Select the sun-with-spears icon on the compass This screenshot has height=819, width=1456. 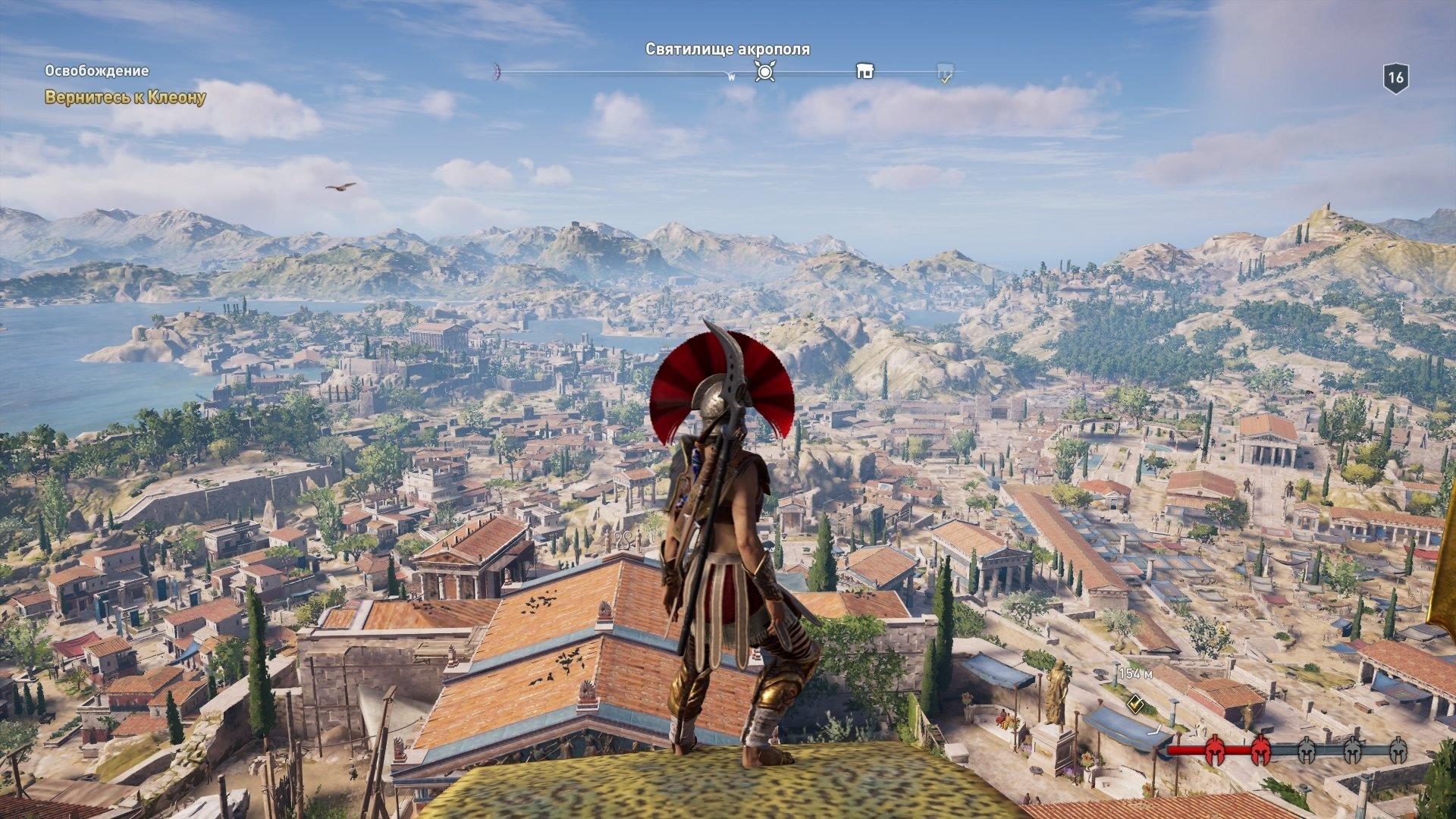[765, 72]
